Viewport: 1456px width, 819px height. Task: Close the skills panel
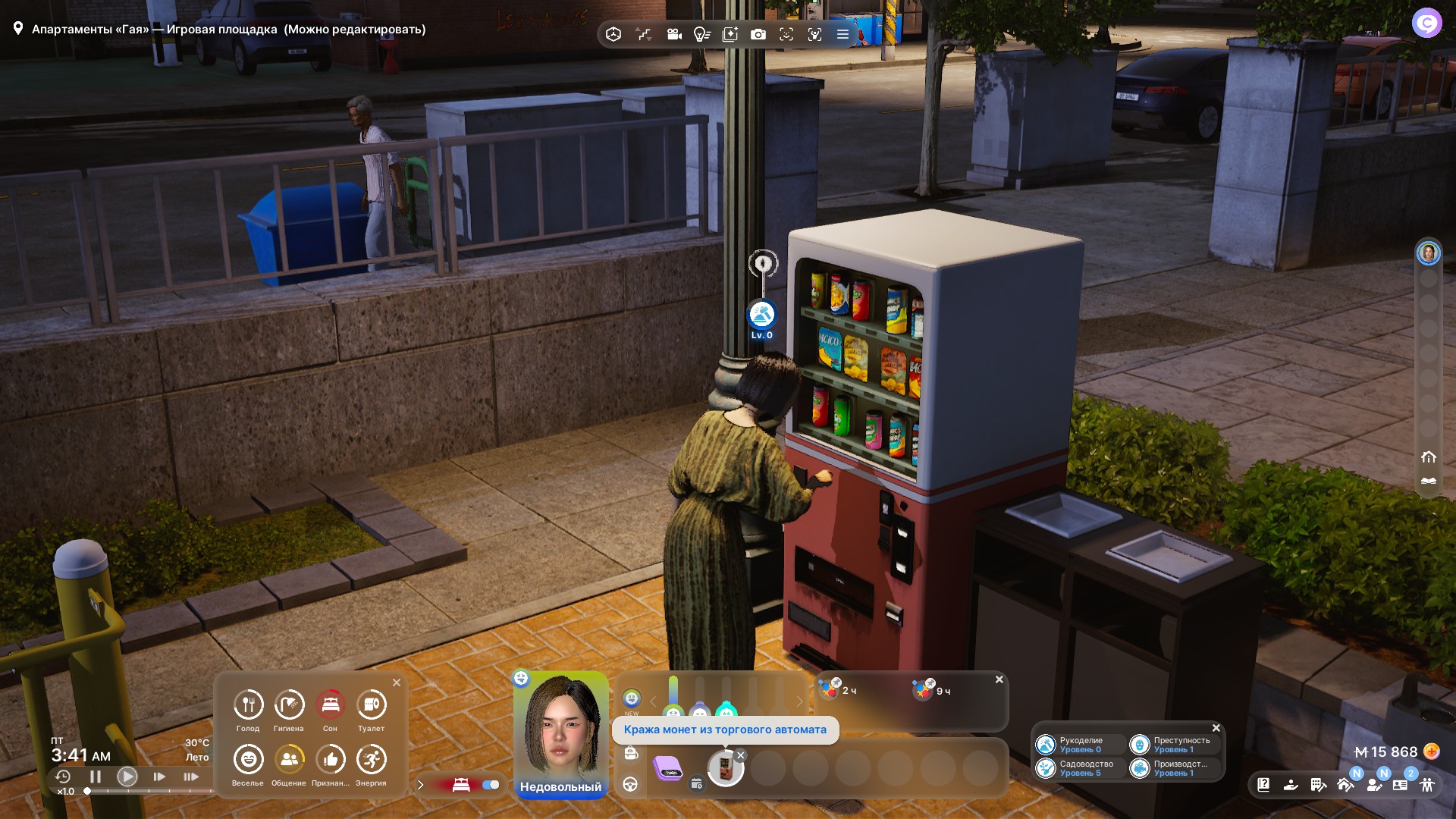point(1216,728)
